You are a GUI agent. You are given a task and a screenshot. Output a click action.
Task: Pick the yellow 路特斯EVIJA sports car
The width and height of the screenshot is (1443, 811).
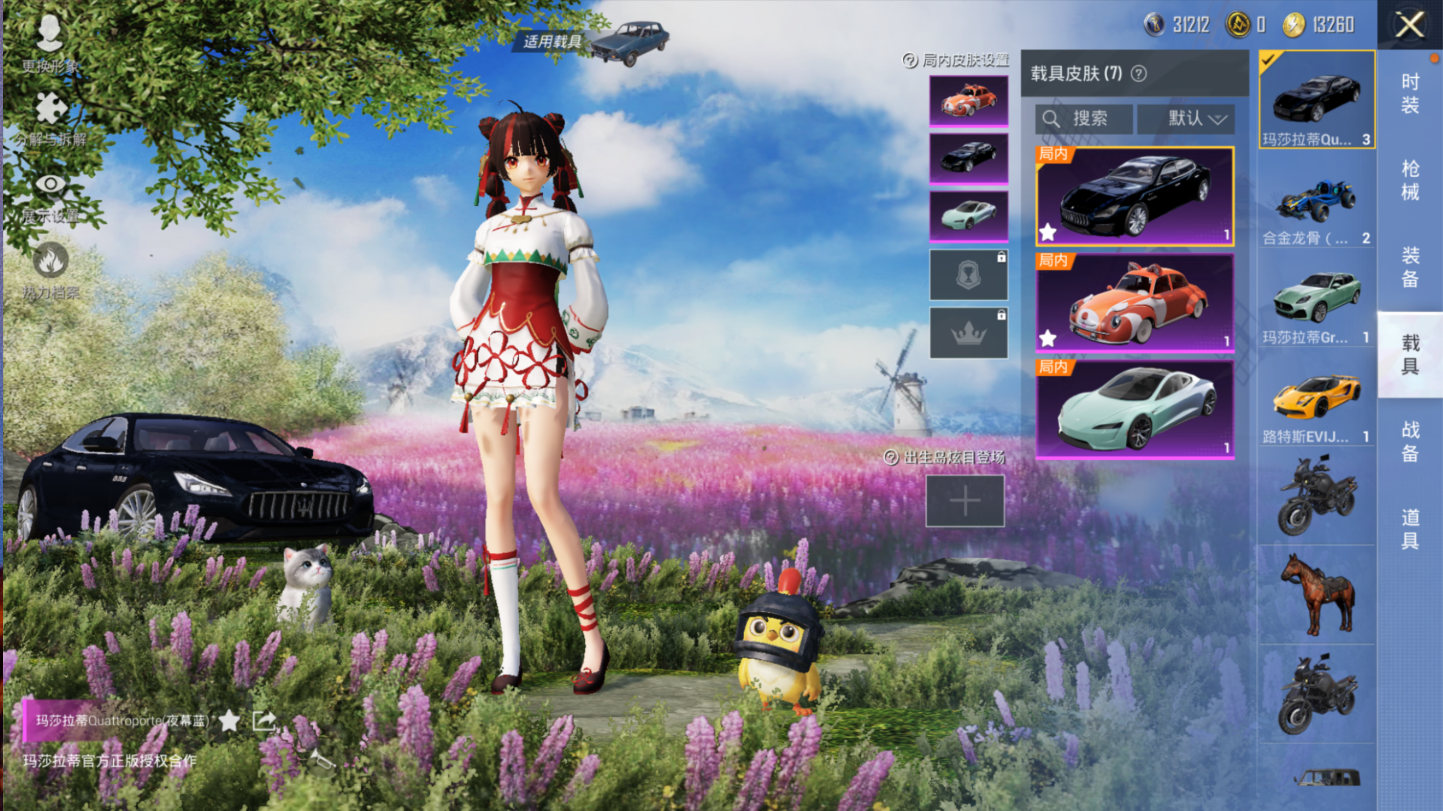(1316, 402)
